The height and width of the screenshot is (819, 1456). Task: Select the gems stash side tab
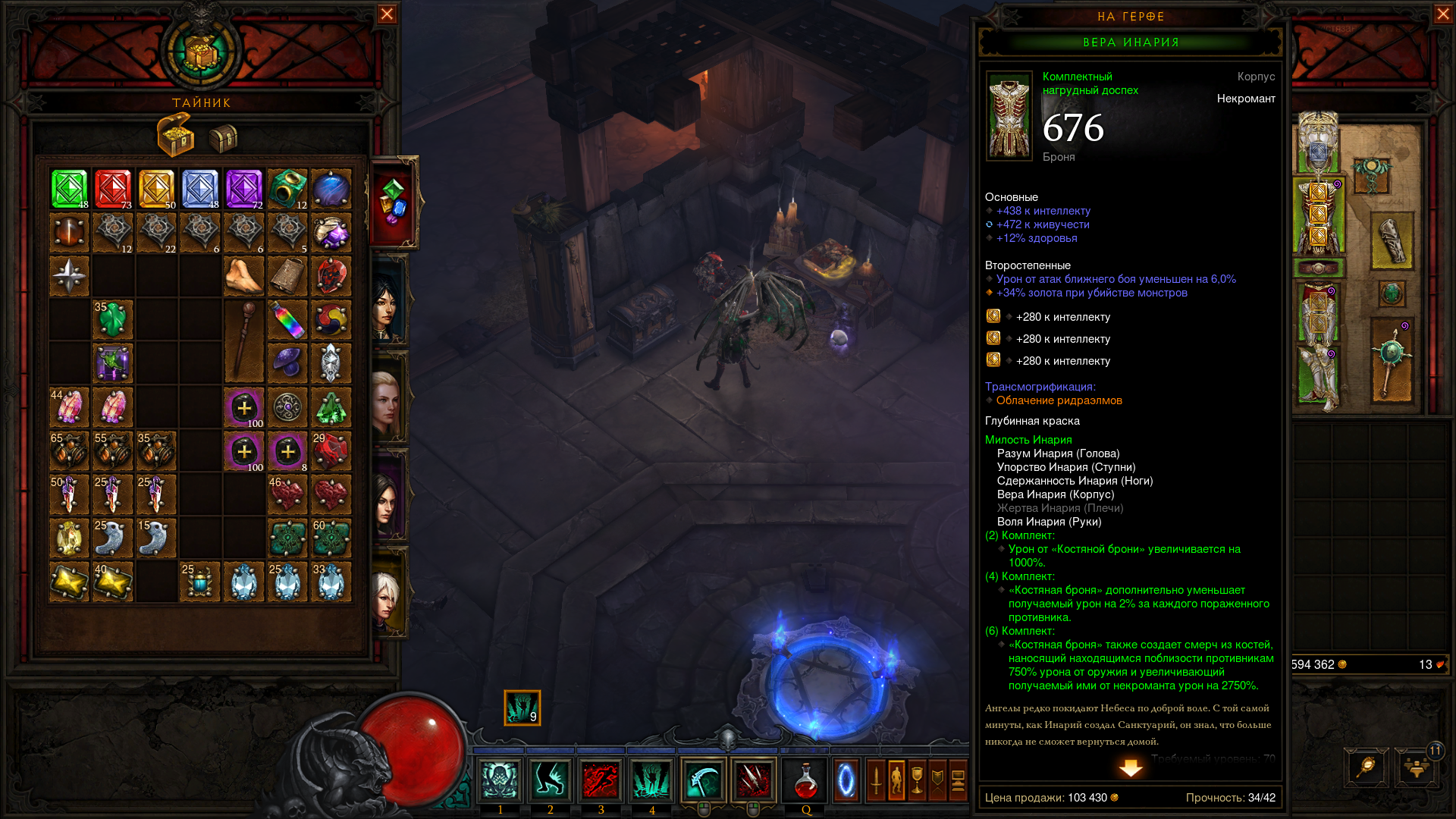(394, 202)
